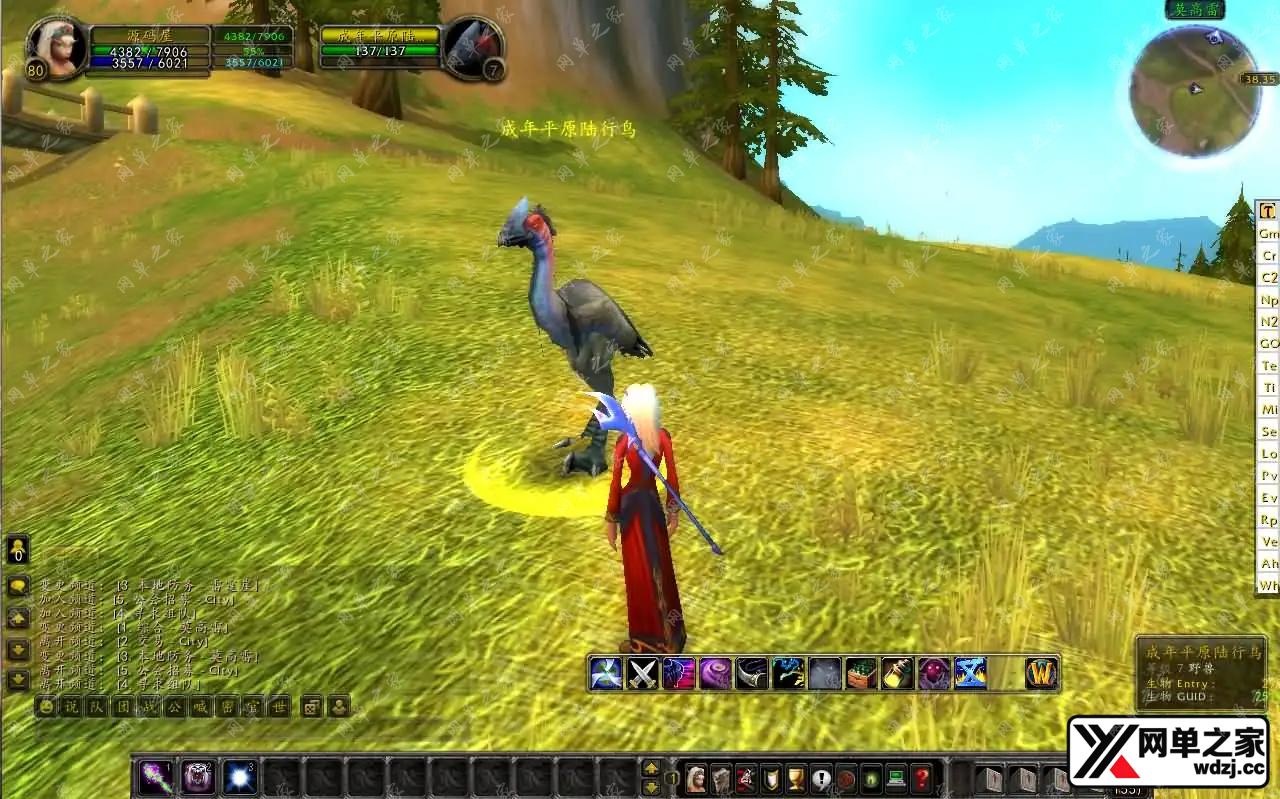This screenshot has height=799, width=1280.
Task: Open the character info micro button
Action: (x=695, y=778)
